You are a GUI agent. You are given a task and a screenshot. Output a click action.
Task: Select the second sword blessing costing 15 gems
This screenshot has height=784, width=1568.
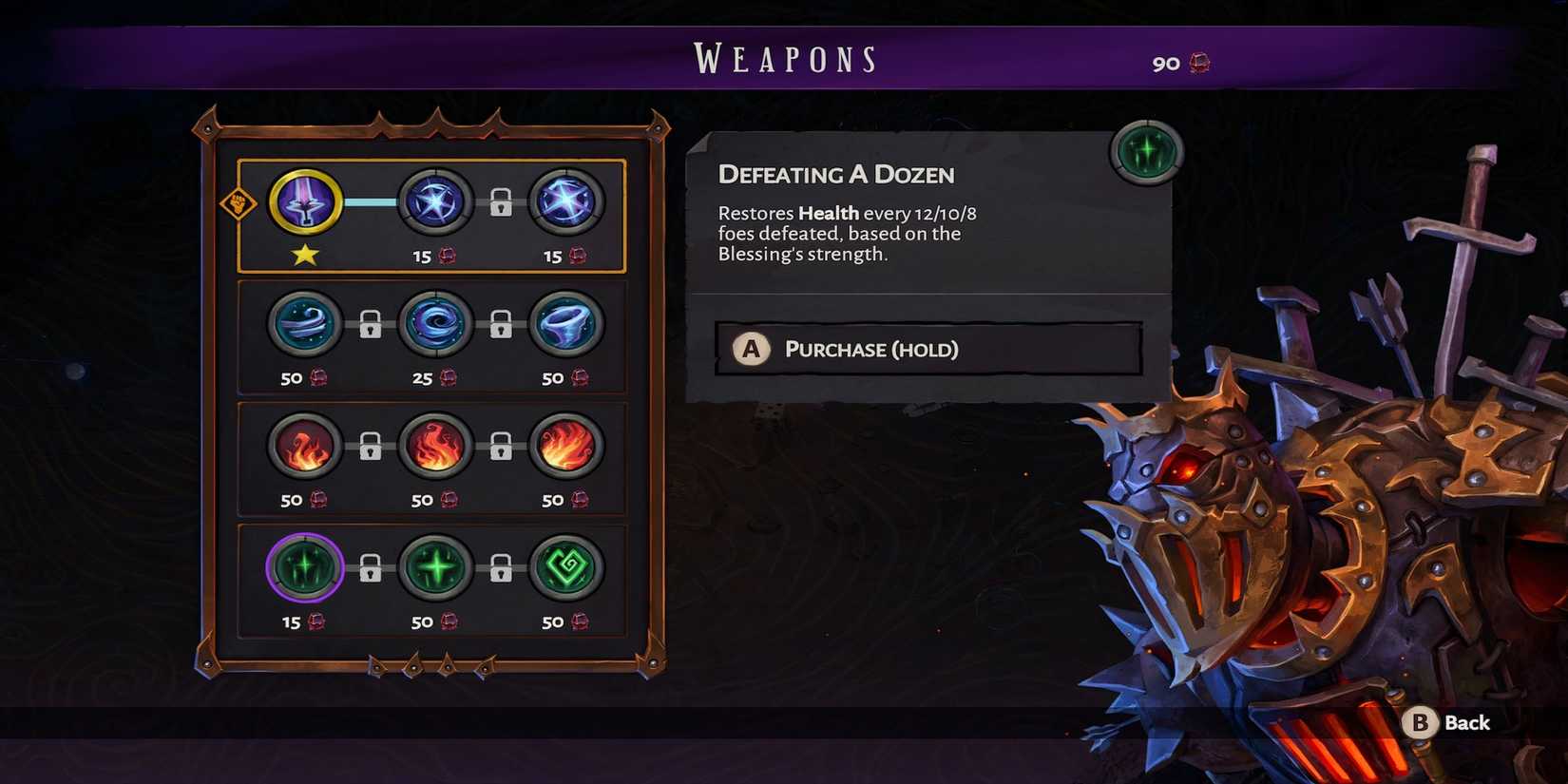tap(436, 202)
